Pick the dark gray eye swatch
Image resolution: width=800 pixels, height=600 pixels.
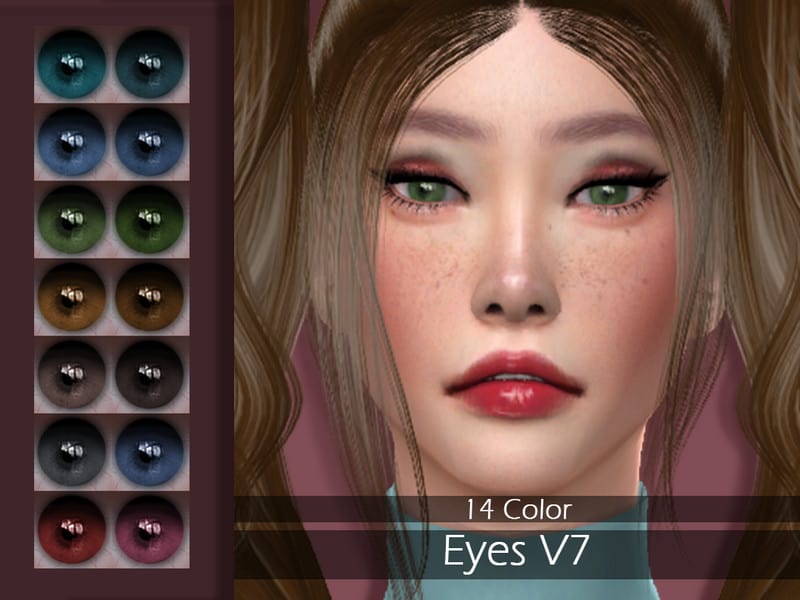tap(72, 452)
